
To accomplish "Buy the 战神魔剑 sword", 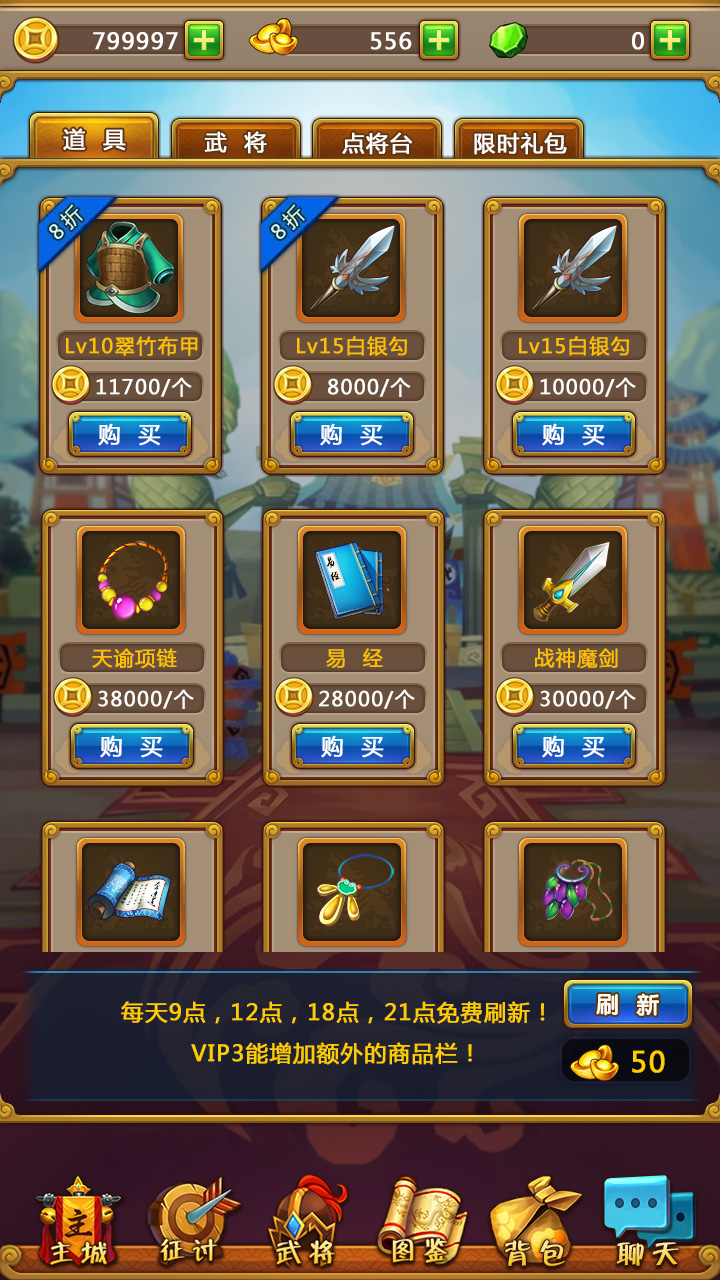I will tap(574, 746).
